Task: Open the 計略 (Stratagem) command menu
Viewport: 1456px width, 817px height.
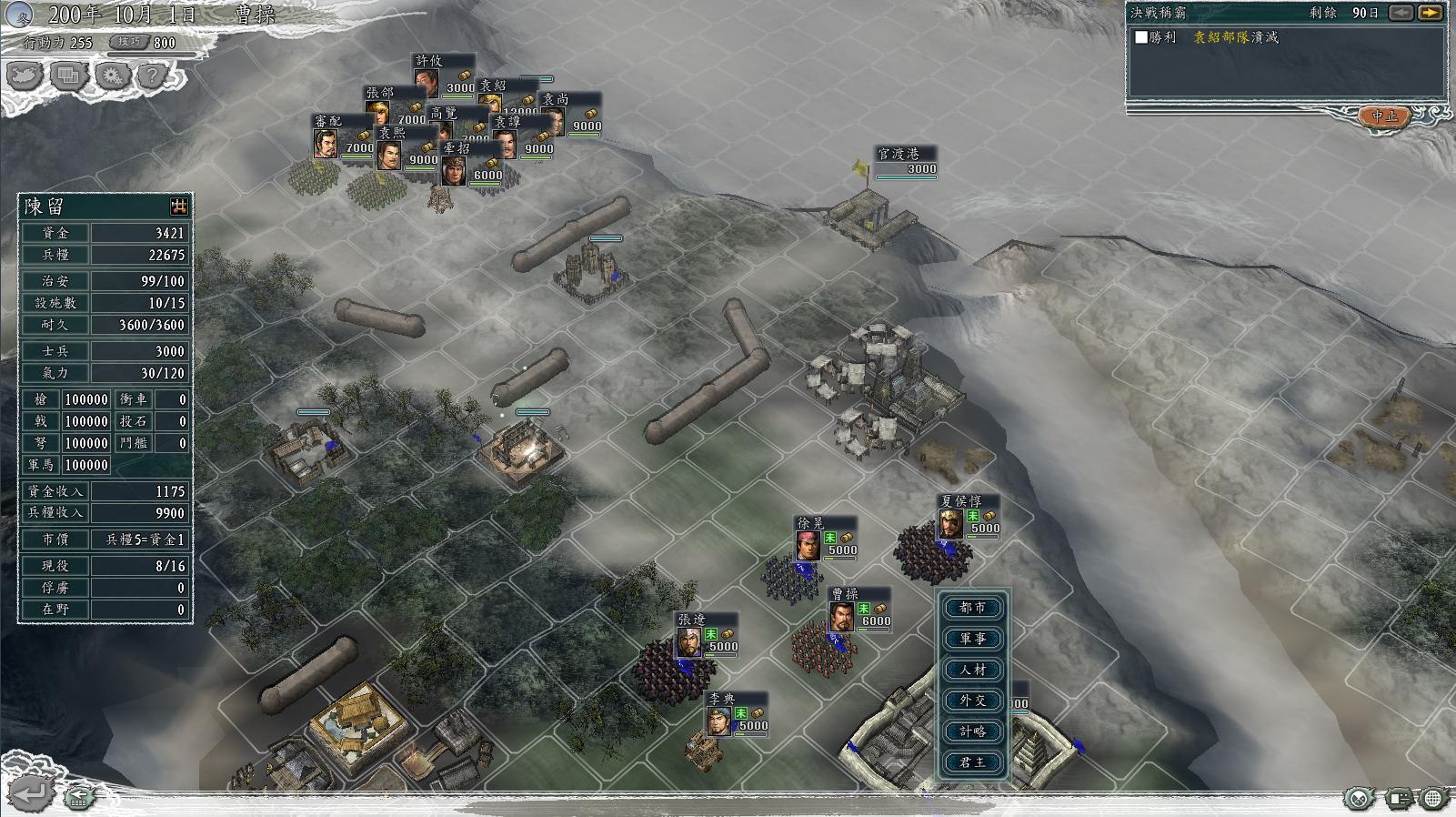Action: [x=972, y=731]
